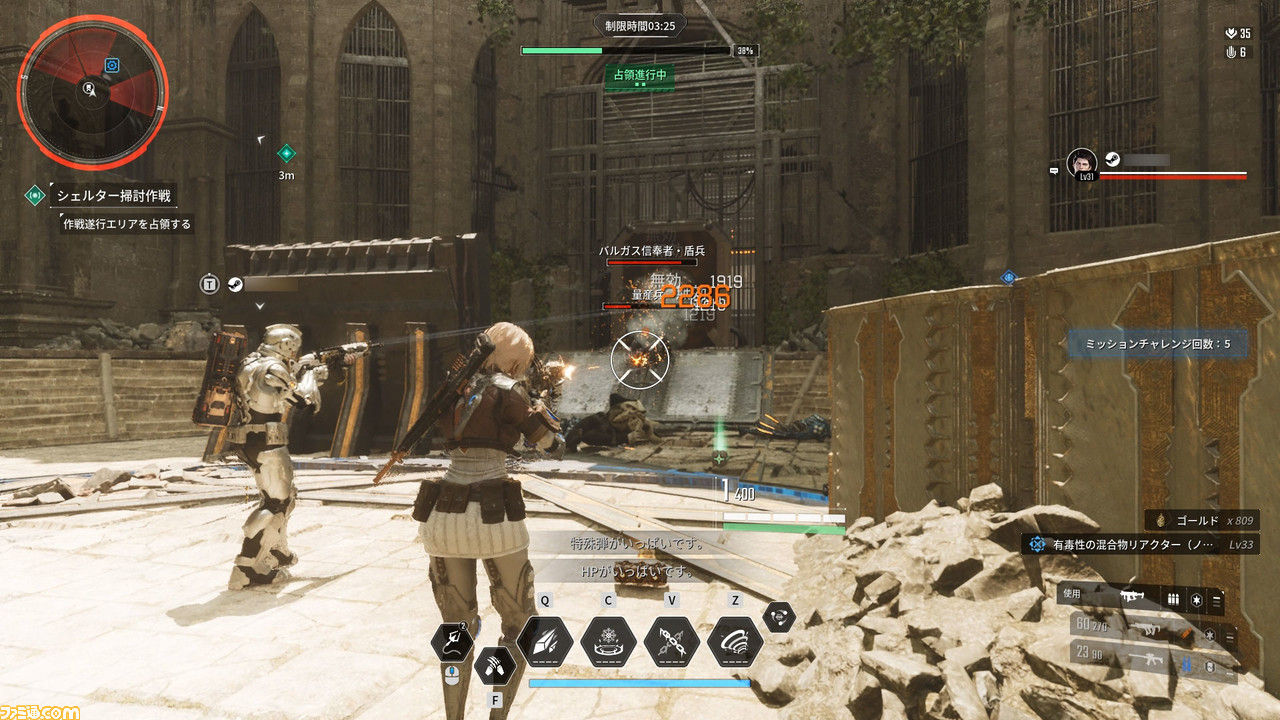Viewport: 1280px width, 720px height.
Task: Click the 占領進行中 capture status label
Action: 639,74
